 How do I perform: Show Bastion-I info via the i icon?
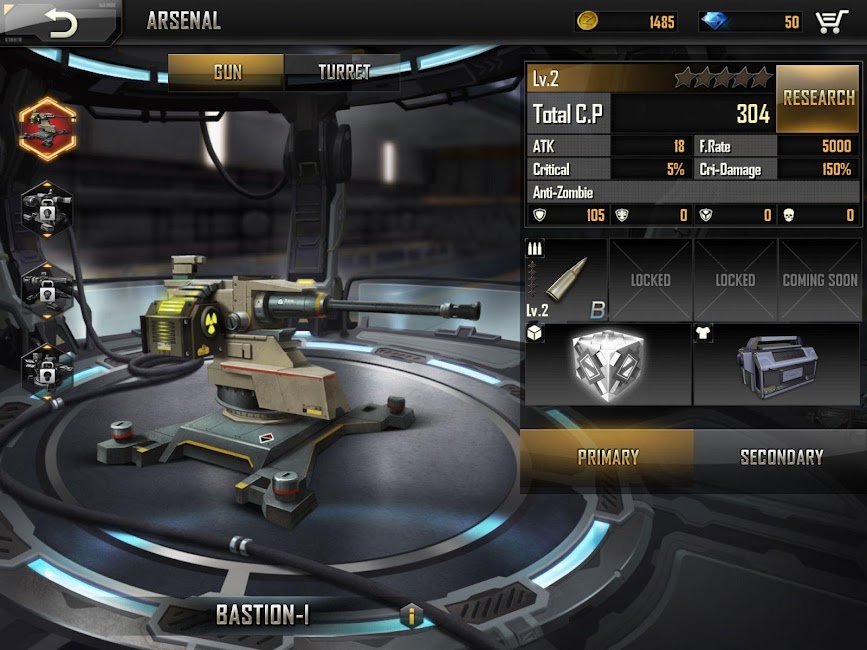(411, 615)
